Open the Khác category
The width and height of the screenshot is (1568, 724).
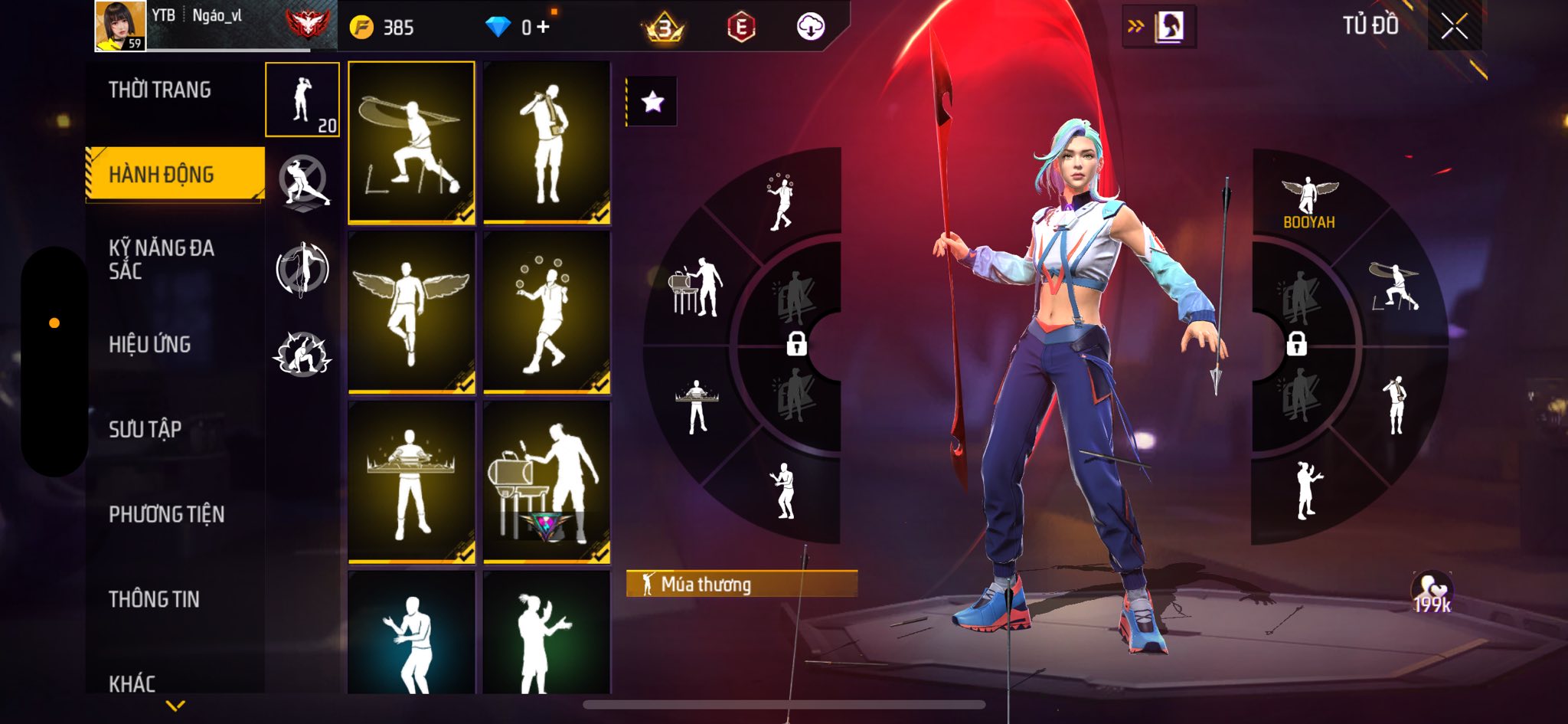(132, 683)
